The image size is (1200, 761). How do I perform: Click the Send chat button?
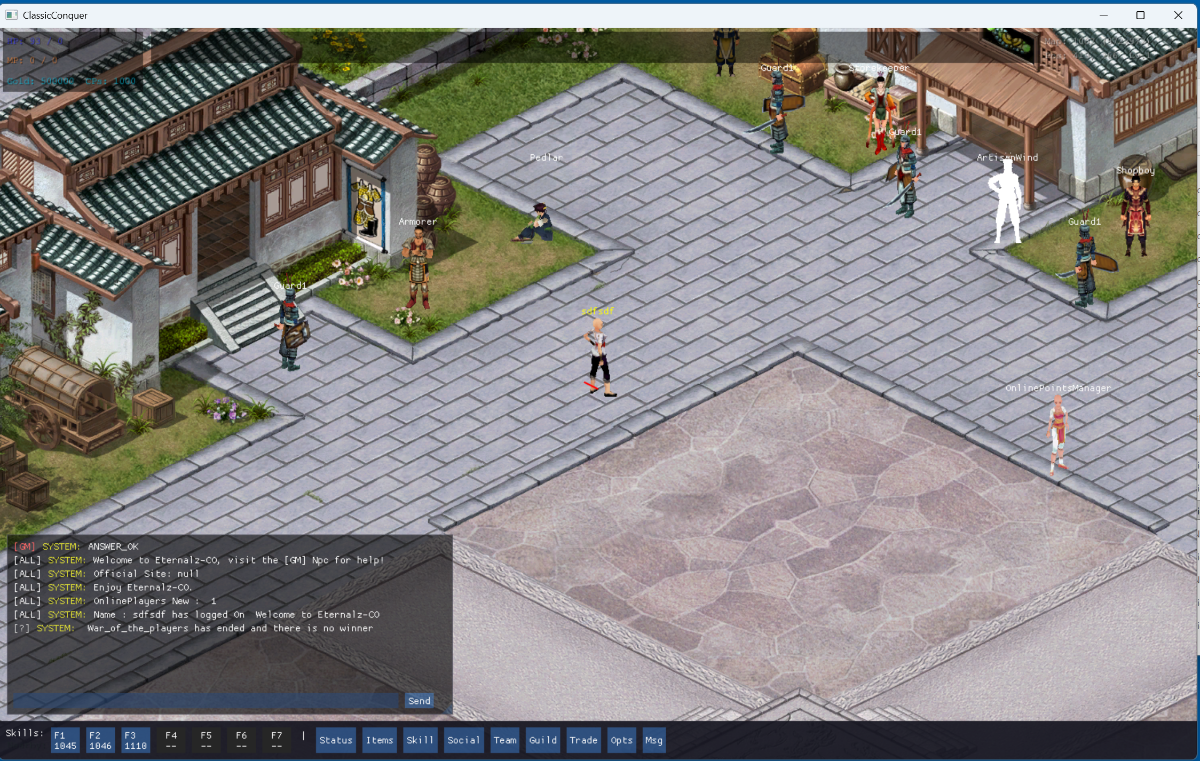[419, 701]
